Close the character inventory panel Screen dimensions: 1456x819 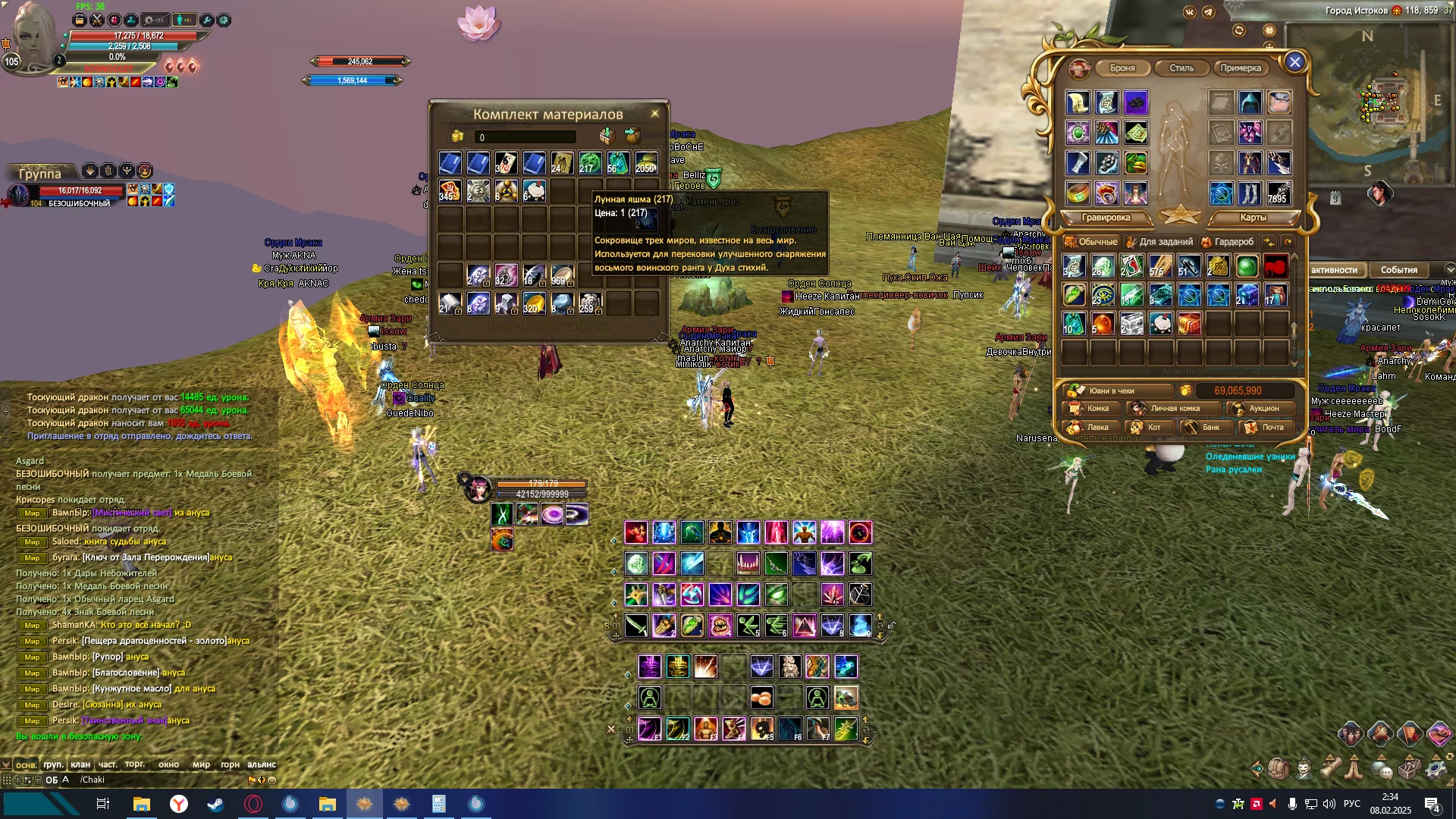(1294, 62)
